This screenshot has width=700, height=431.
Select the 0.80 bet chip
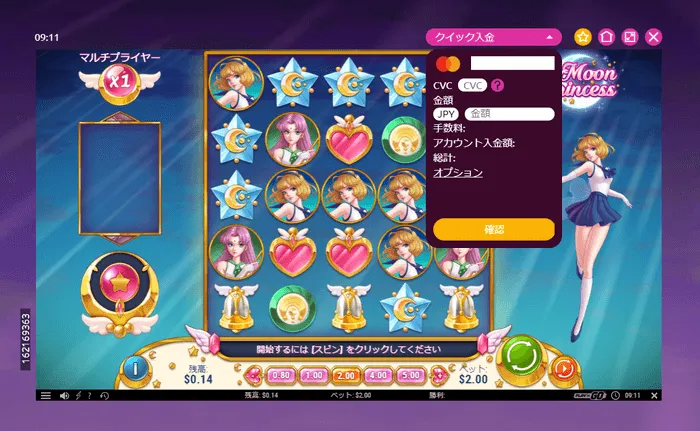tap(281, 376)
